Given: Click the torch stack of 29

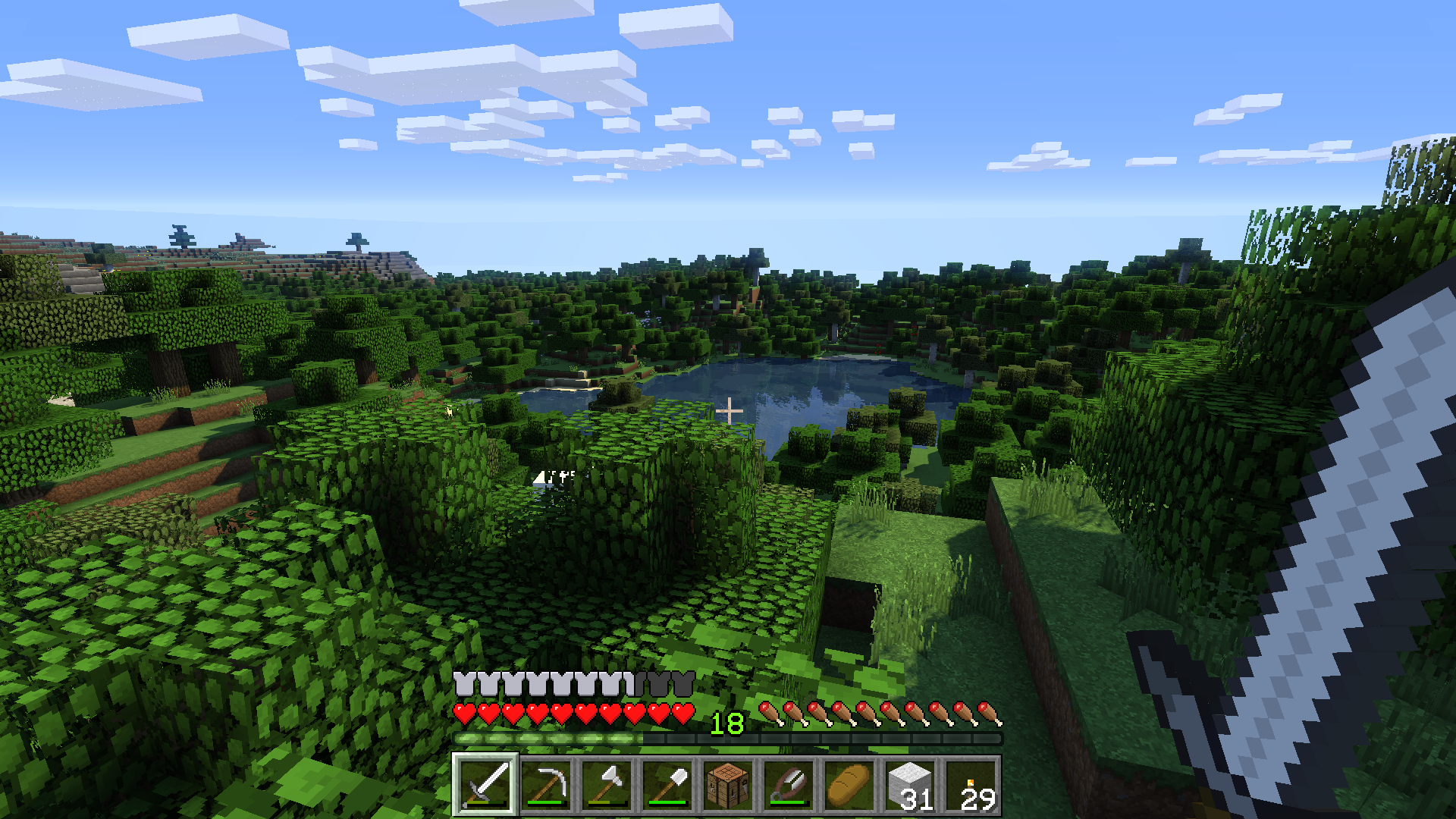Looking at the screenshot, I should [971, 784].
